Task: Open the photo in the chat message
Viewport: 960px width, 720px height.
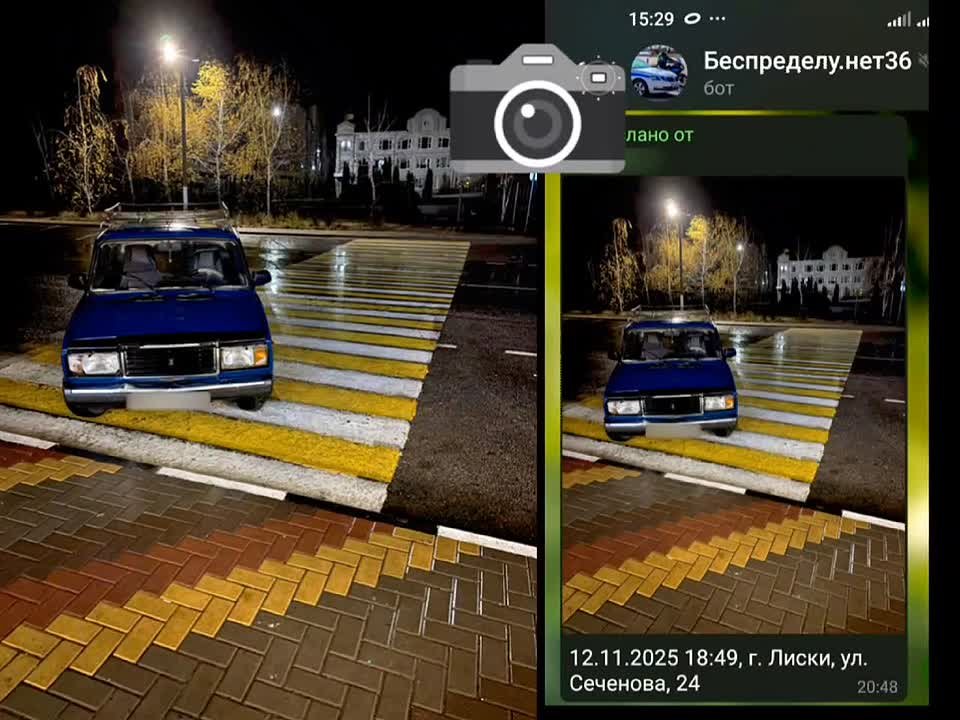Action: pyautogui.click(x=733, y=405)
